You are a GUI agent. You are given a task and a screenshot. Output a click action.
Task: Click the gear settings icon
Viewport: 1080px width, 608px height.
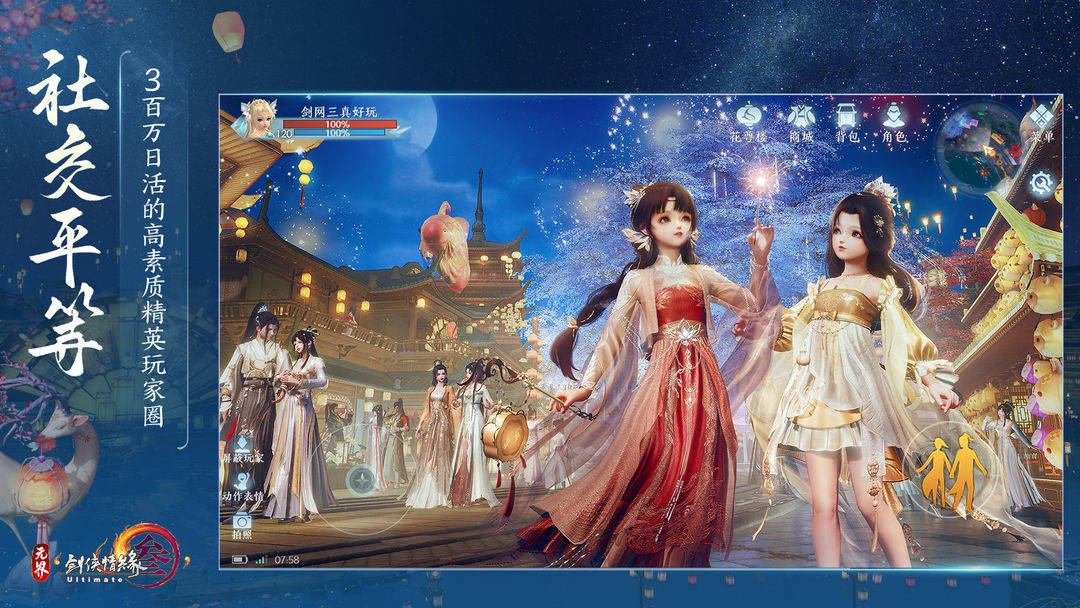click(1043, 182)
